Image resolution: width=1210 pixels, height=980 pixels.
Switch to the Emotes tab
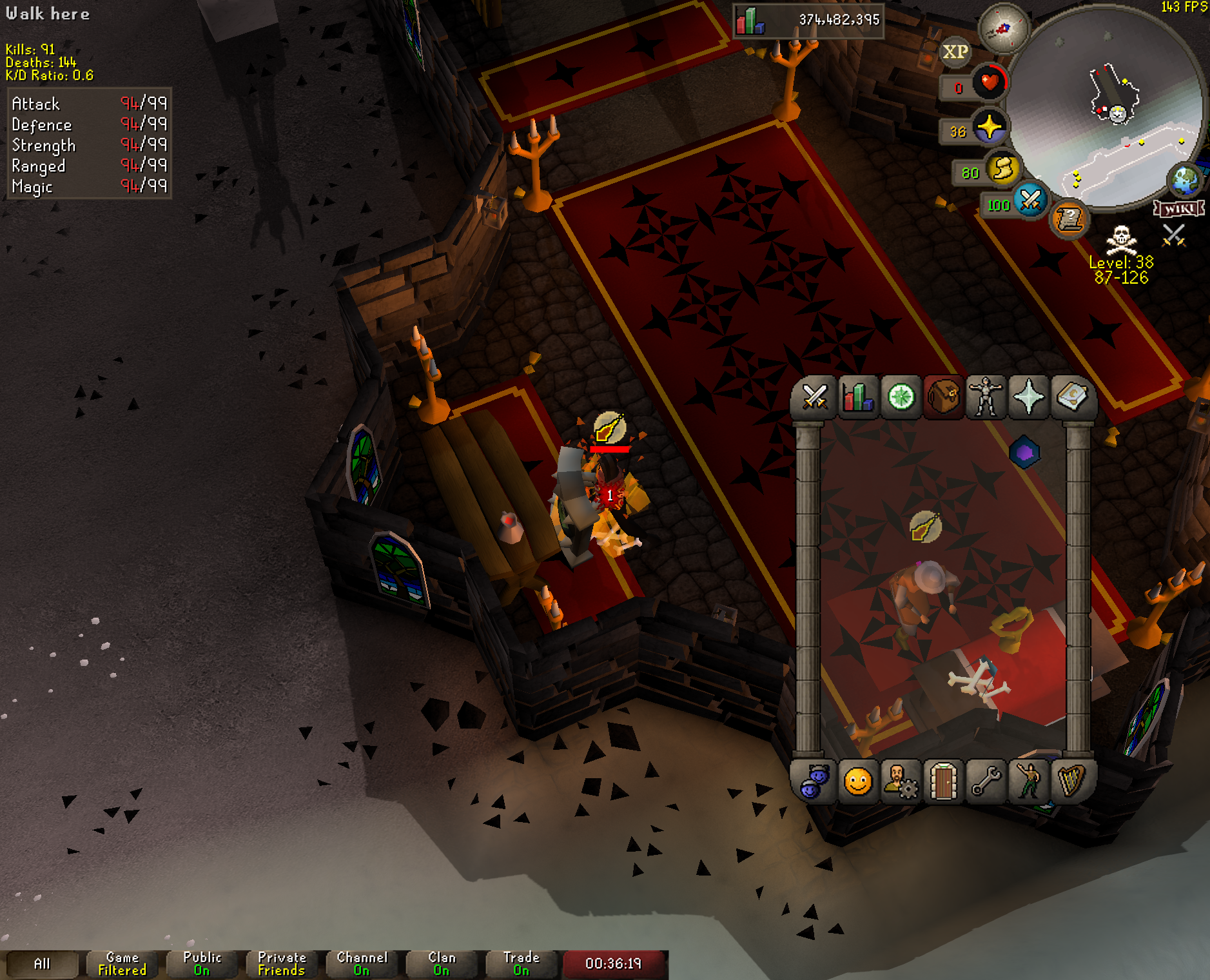1029,782
